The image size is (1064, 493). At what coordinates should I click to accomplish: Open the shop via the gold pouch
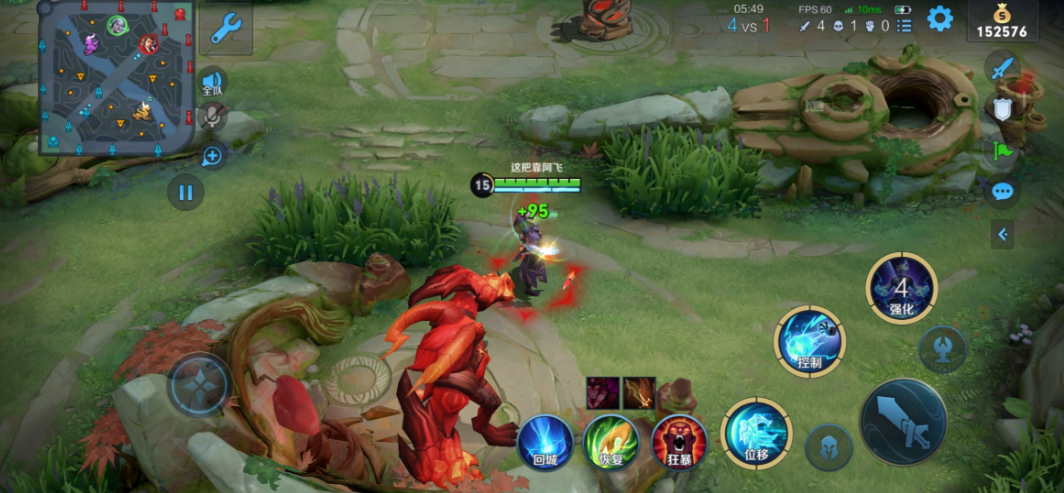(1001, 21)
